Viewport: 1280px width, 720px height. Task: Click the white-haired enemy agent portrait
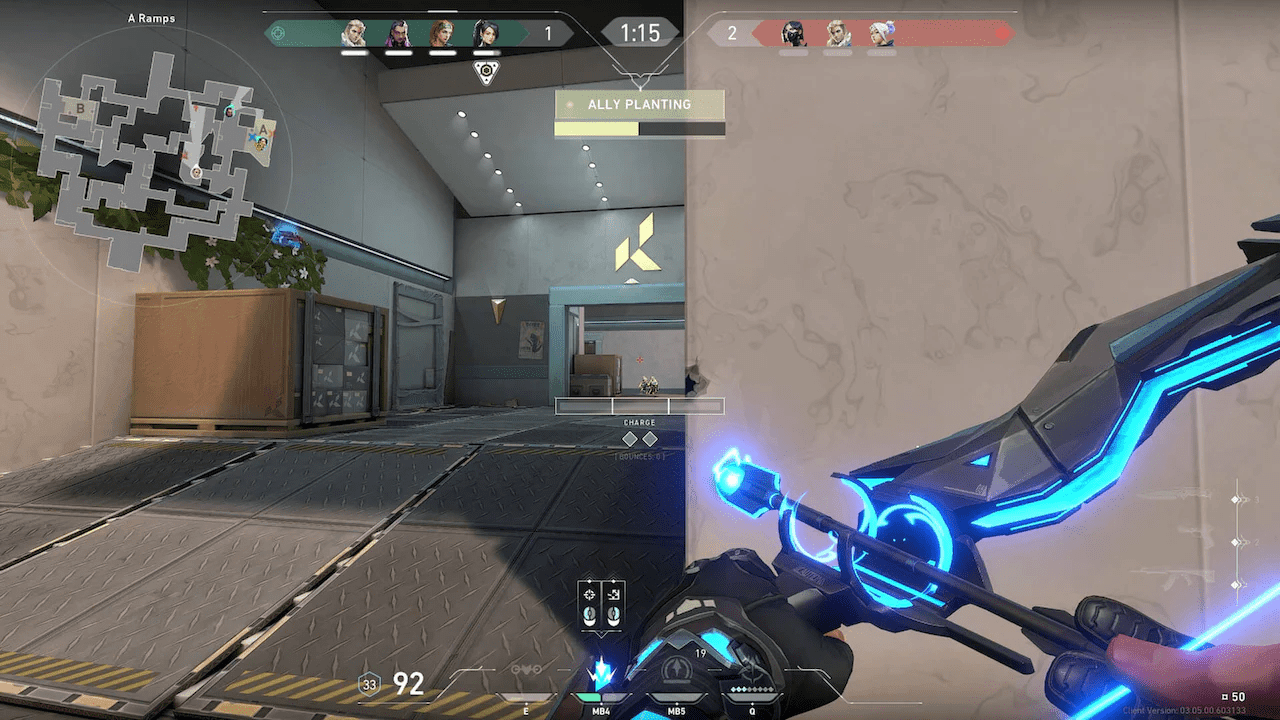click(881, 33)
